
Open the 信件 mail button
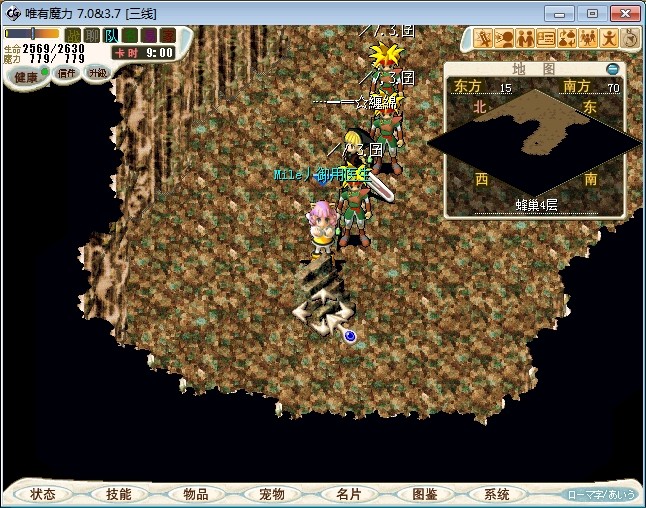[x=67, y=73]
